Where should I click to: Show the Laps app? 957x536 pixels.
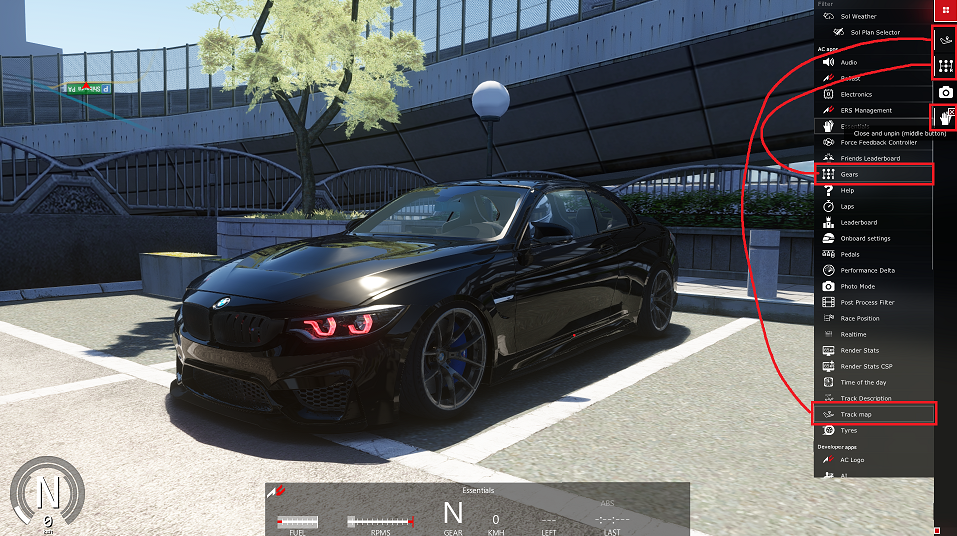click(x=847, y=206)
